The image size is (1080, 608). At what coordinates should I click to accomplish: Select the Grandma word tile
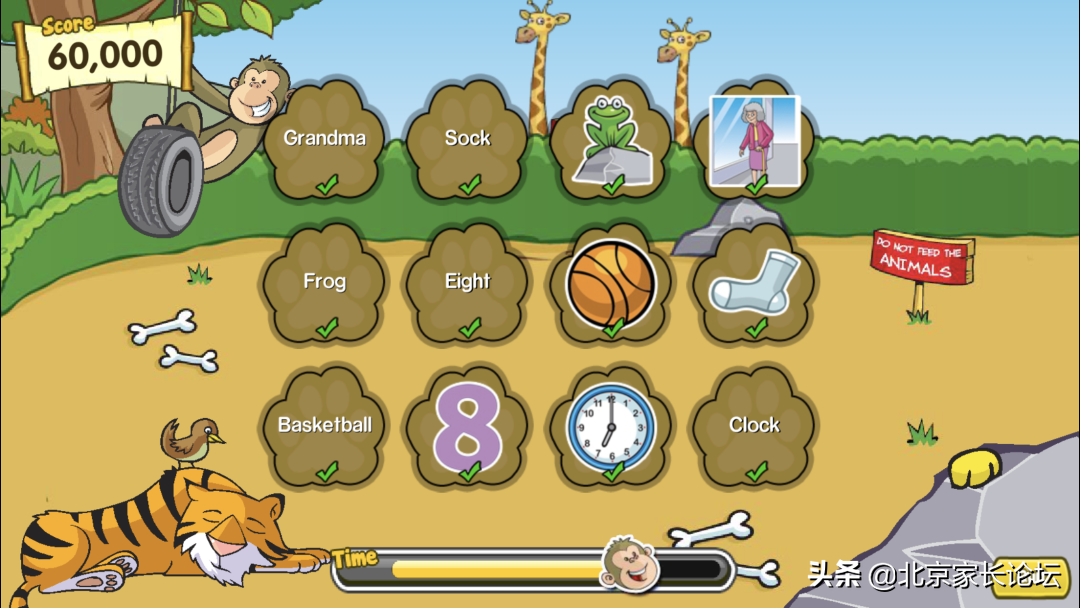[x=325, y=142]
